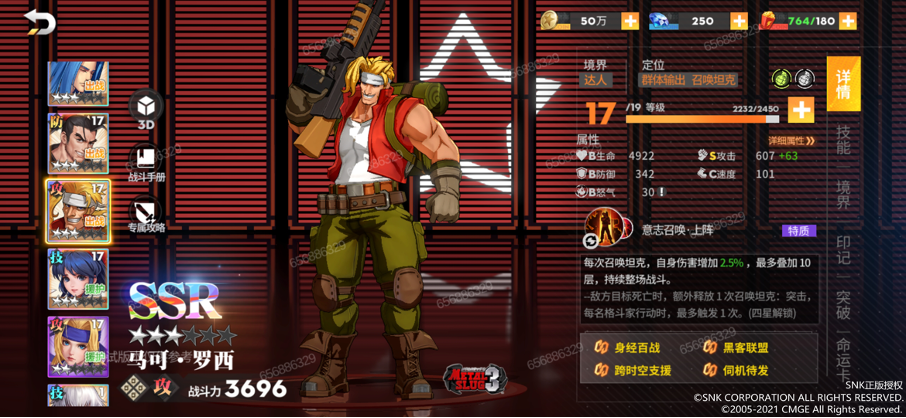Open the 突破 breakthrough tab

[843, 304]
